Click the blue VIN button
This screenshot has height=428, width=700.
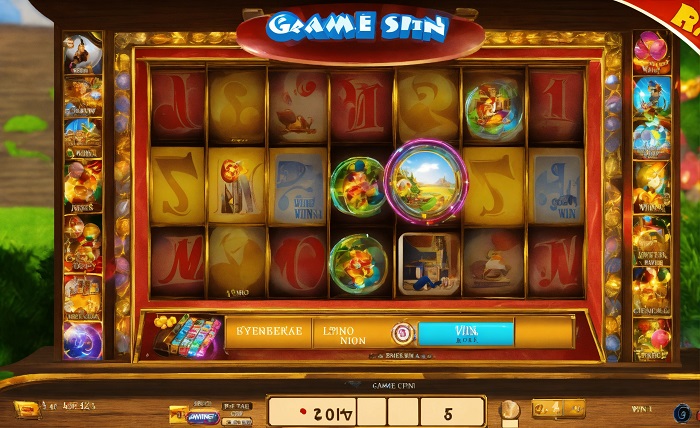pyautogui.click(x=465, y=332)
